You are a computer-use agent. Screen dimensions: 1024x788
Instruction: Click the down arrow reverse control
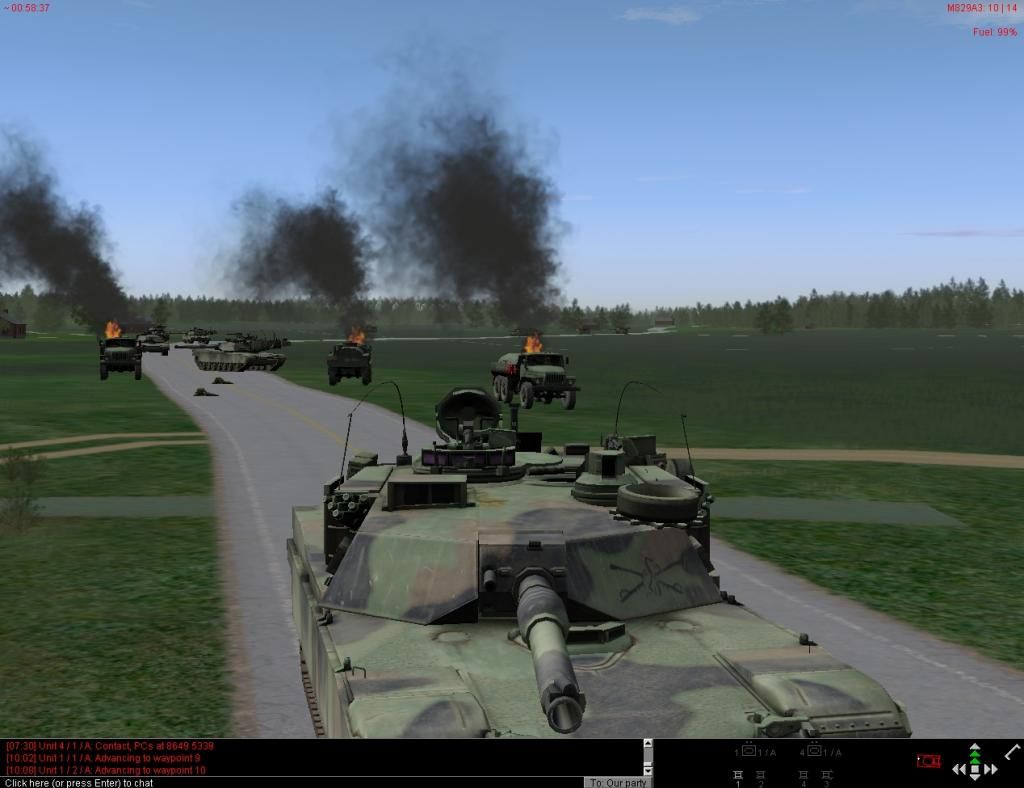(975, 778)
